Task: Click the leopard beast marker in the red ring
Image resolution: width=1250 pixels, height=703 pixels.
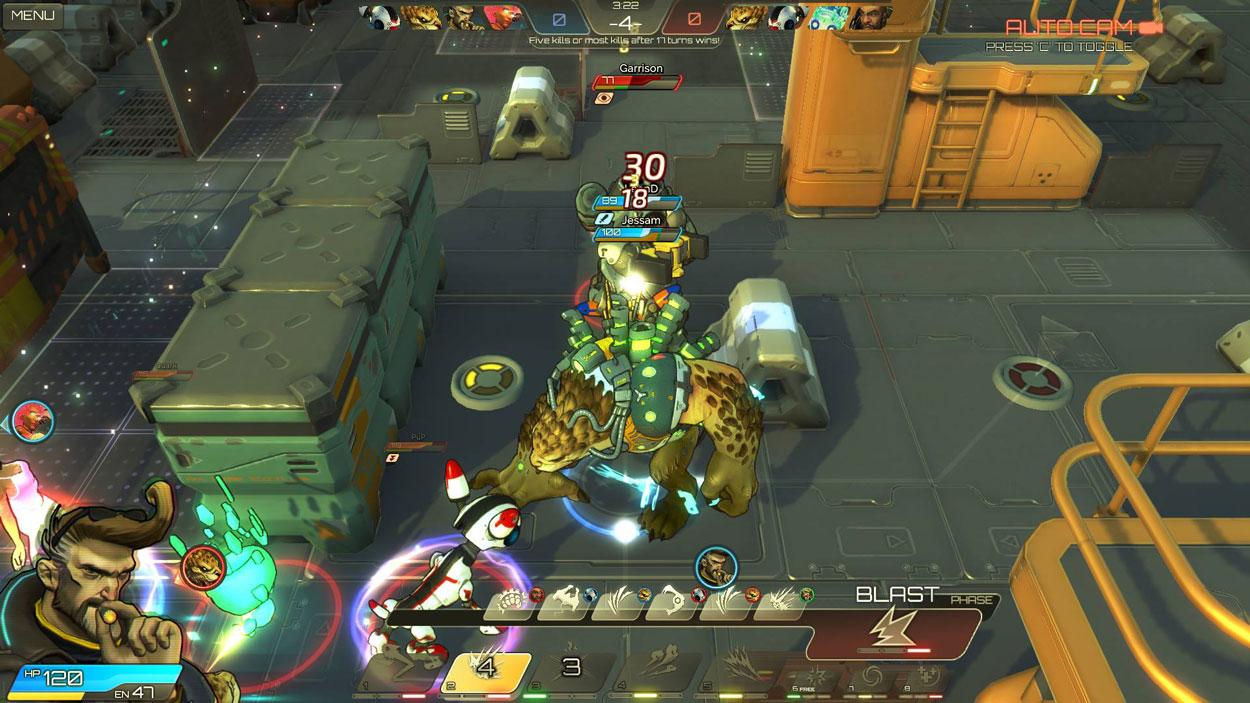Action: pyautogui.click(x=203, y=567)
